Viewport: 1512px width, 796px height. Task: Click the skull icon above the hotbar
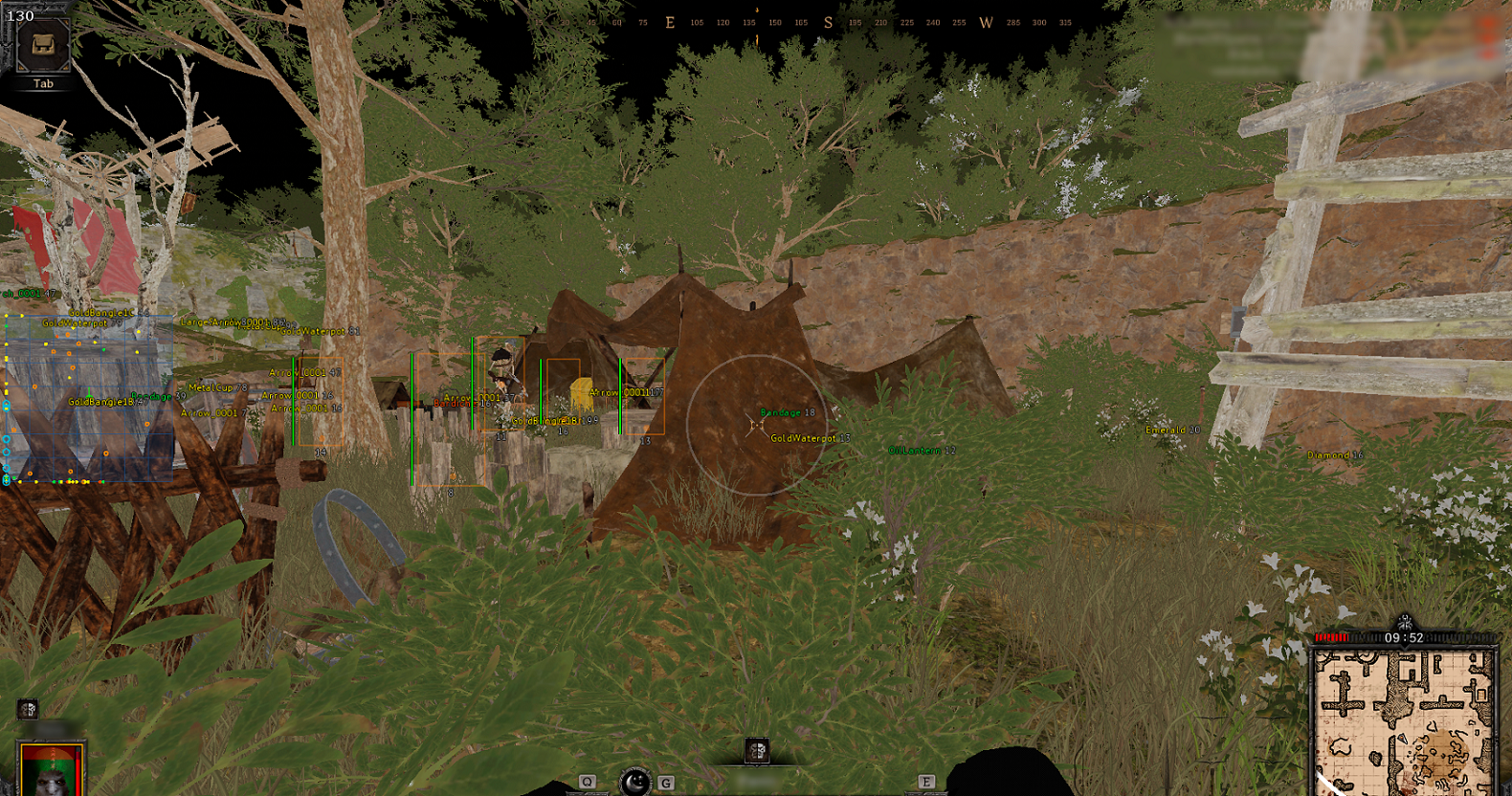[757, 750]
